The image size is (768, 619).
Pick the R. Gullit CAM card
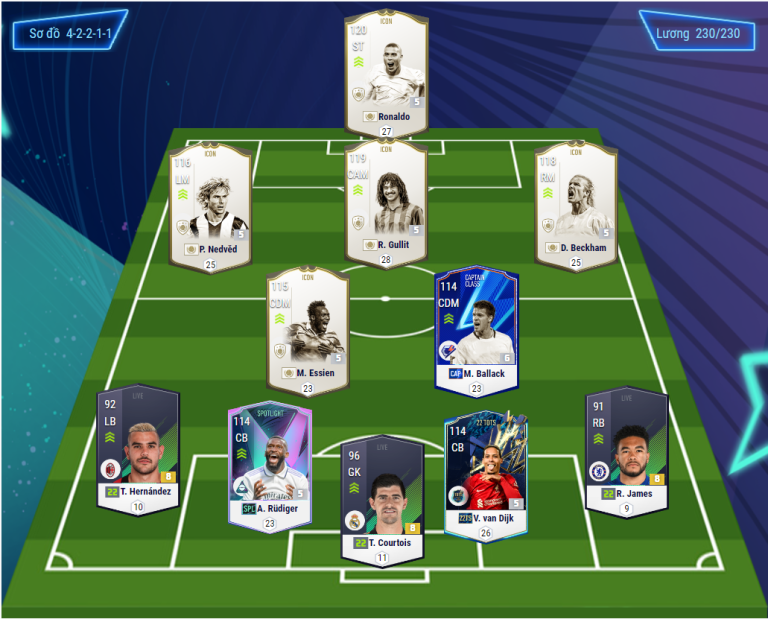tap(386, 199)
